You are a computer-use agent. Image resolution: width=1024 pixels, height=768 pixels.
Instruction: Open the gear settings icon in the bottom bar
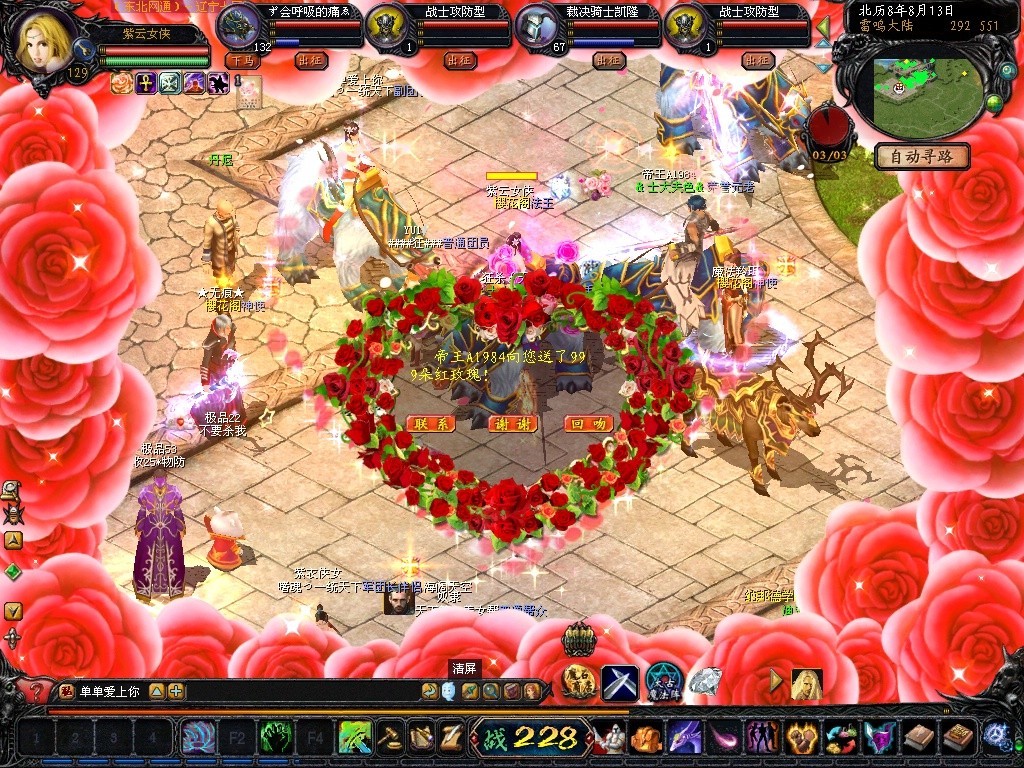click(x=995, y=737)
